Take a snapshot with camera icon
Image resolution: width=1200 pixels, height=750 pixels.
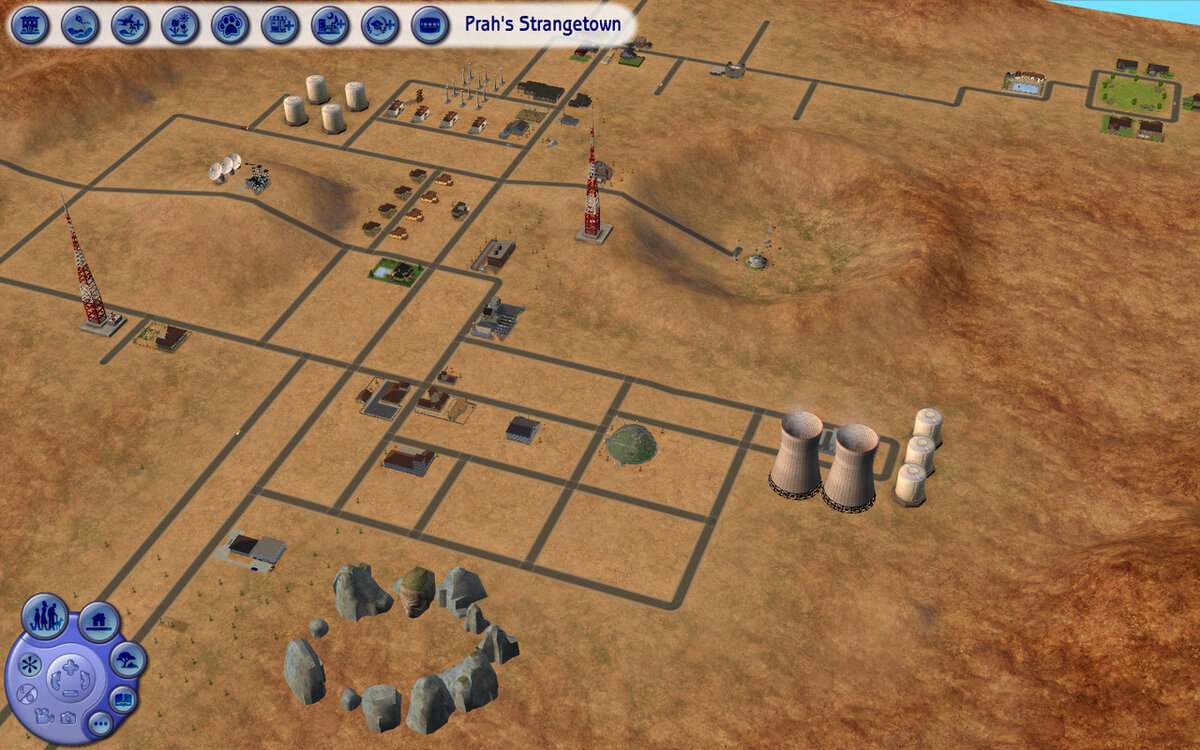point(67,717)
